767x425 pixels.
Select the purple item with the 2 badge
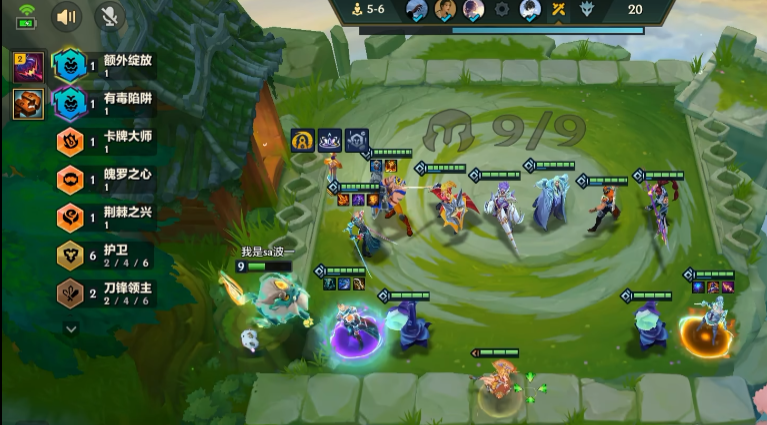pos(27,67)
